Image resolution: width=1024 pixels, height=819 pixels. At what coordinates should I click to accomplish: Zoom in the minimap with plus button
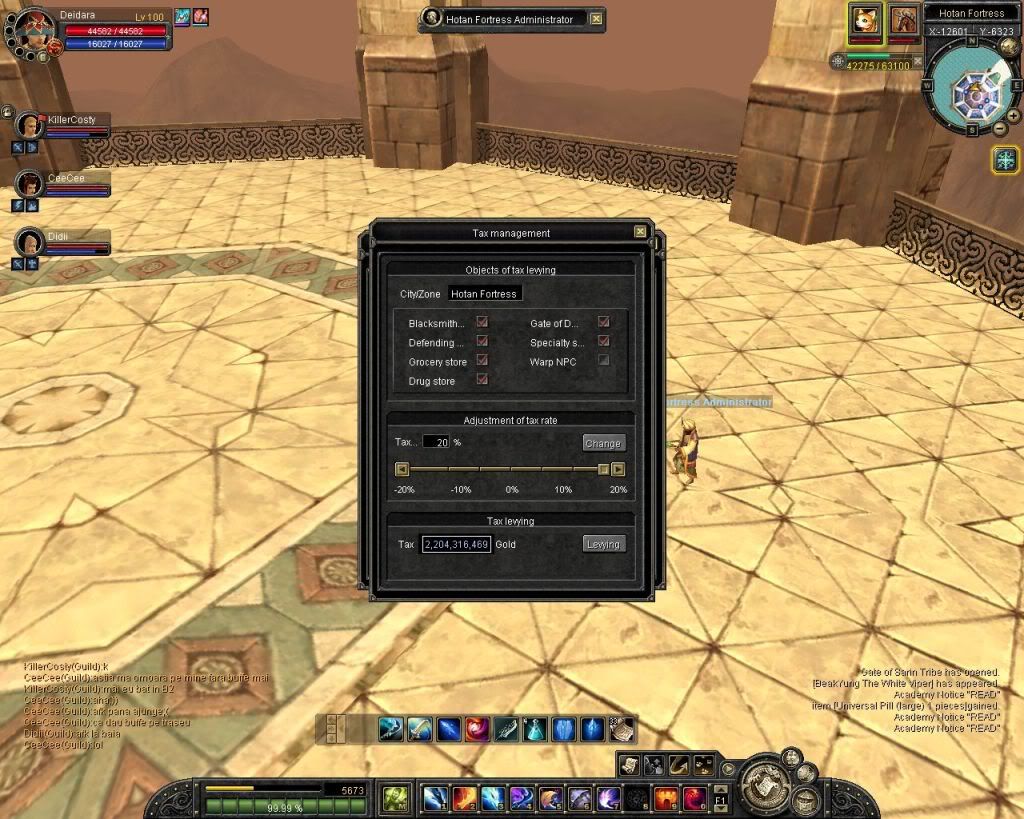click(1013, 115)
